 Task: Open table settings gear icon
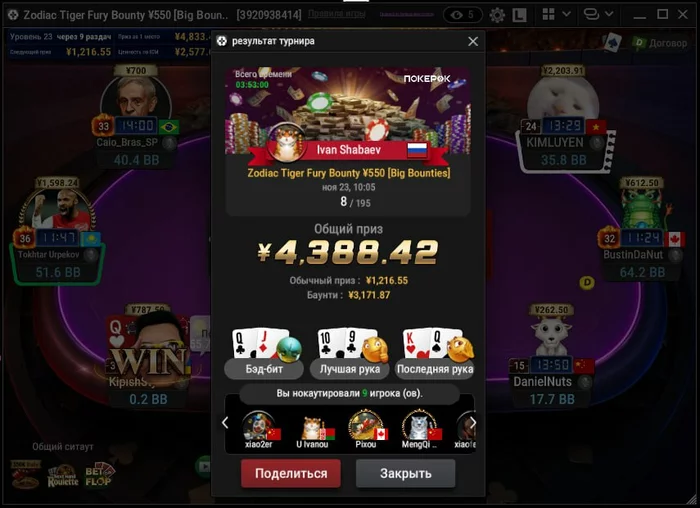pyautogui.click(x=498, y=15)
